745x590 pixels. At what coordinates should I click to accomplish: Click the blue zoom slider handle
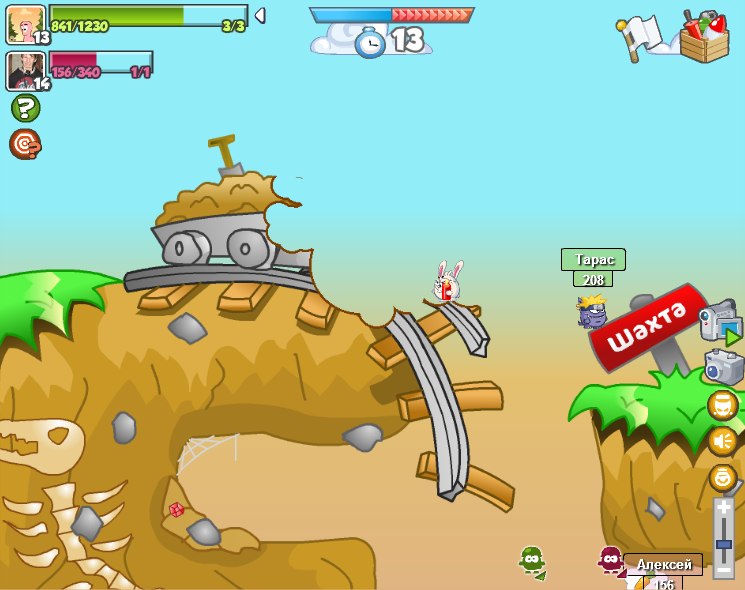pos(723,545)
